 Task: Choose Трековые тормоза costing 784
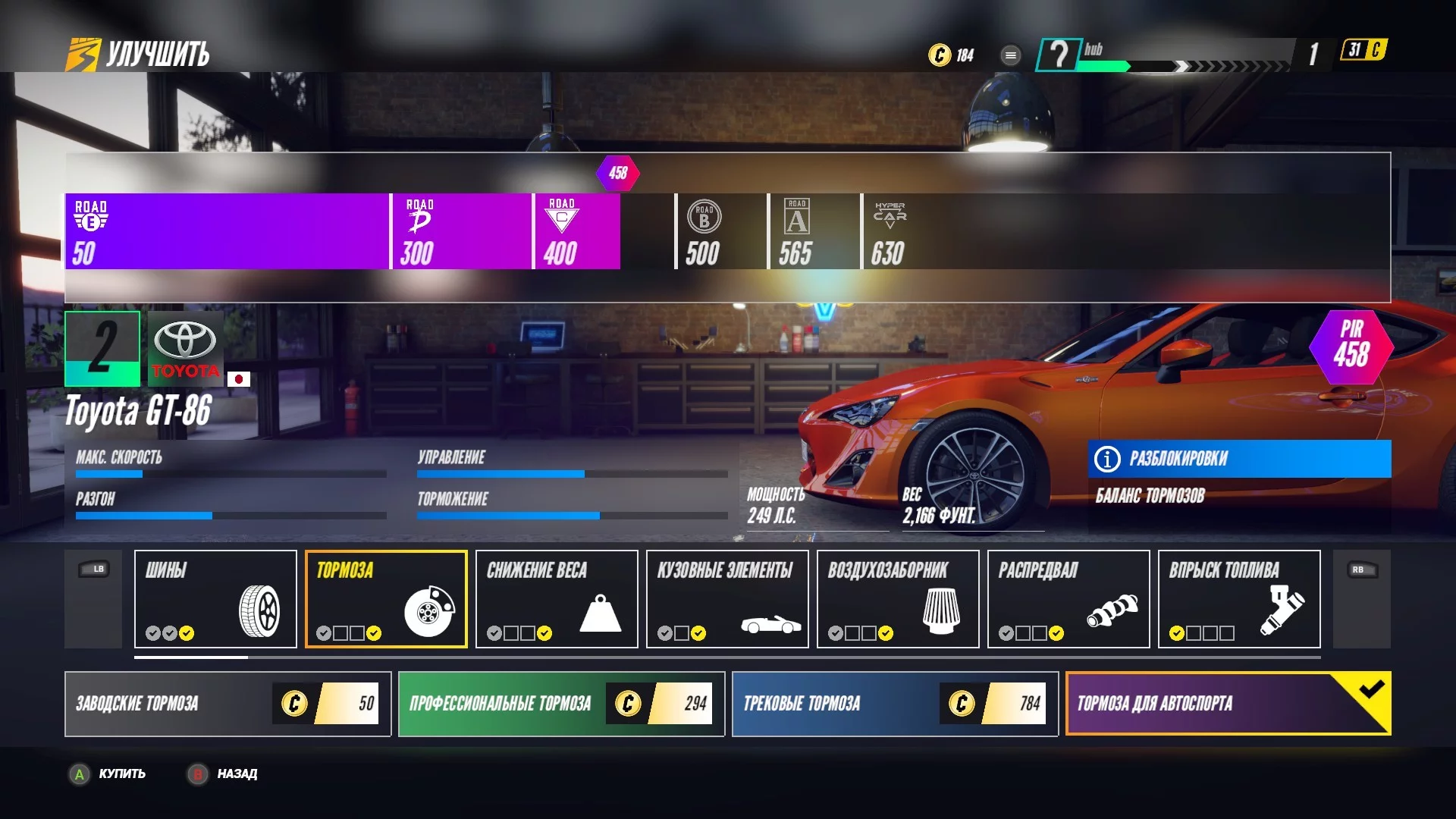[895, 704]
